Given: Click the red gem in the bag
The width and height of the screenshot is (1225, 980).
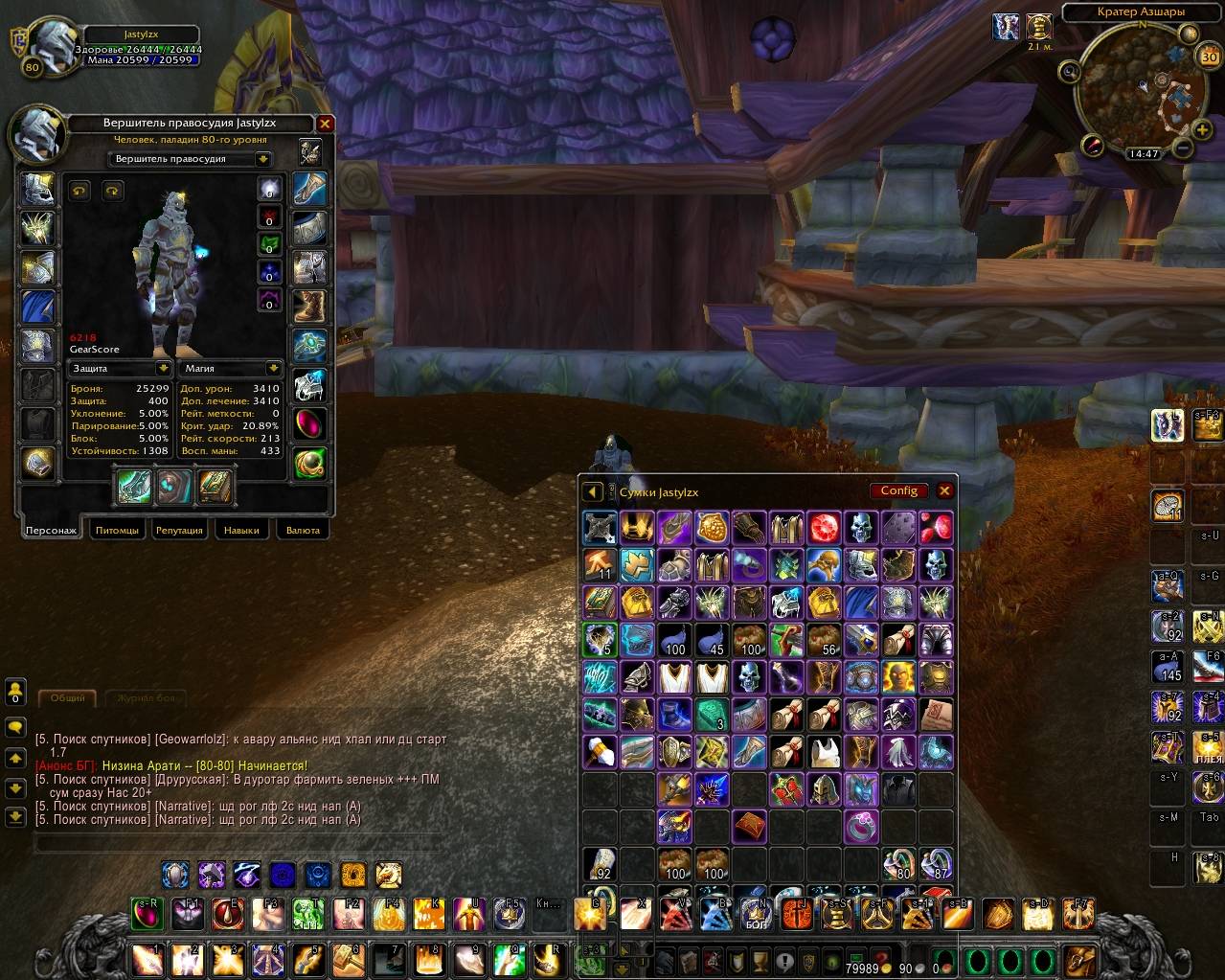Looking at the screenshot, I should 824,527.
